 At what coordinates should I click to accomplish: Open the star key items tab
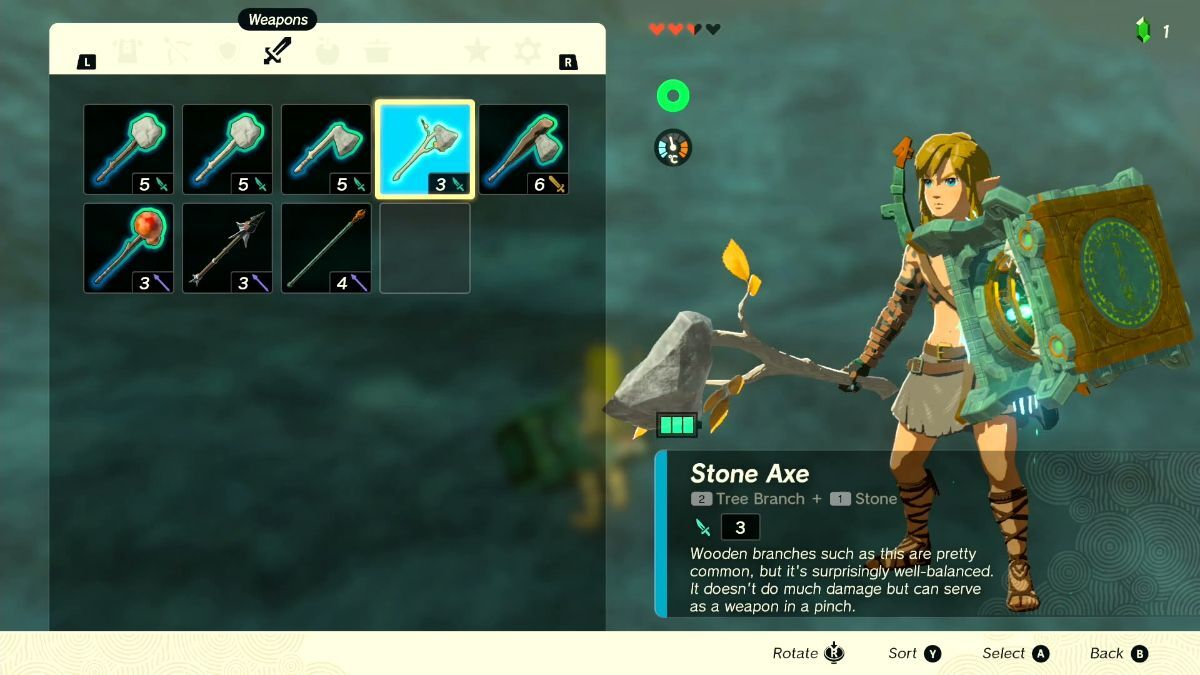[x=477, y=51]
